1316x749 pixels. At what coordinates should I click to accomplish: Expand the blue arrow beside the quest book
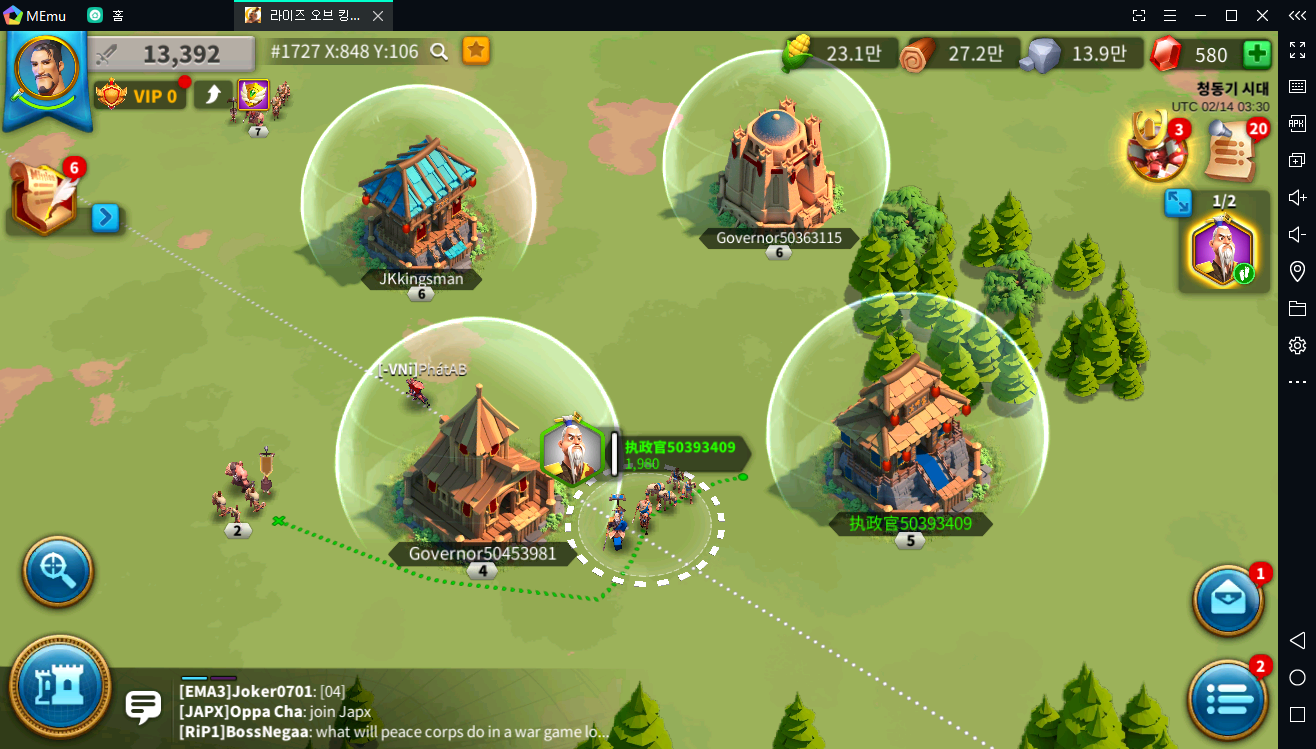(x=106, y=216)
